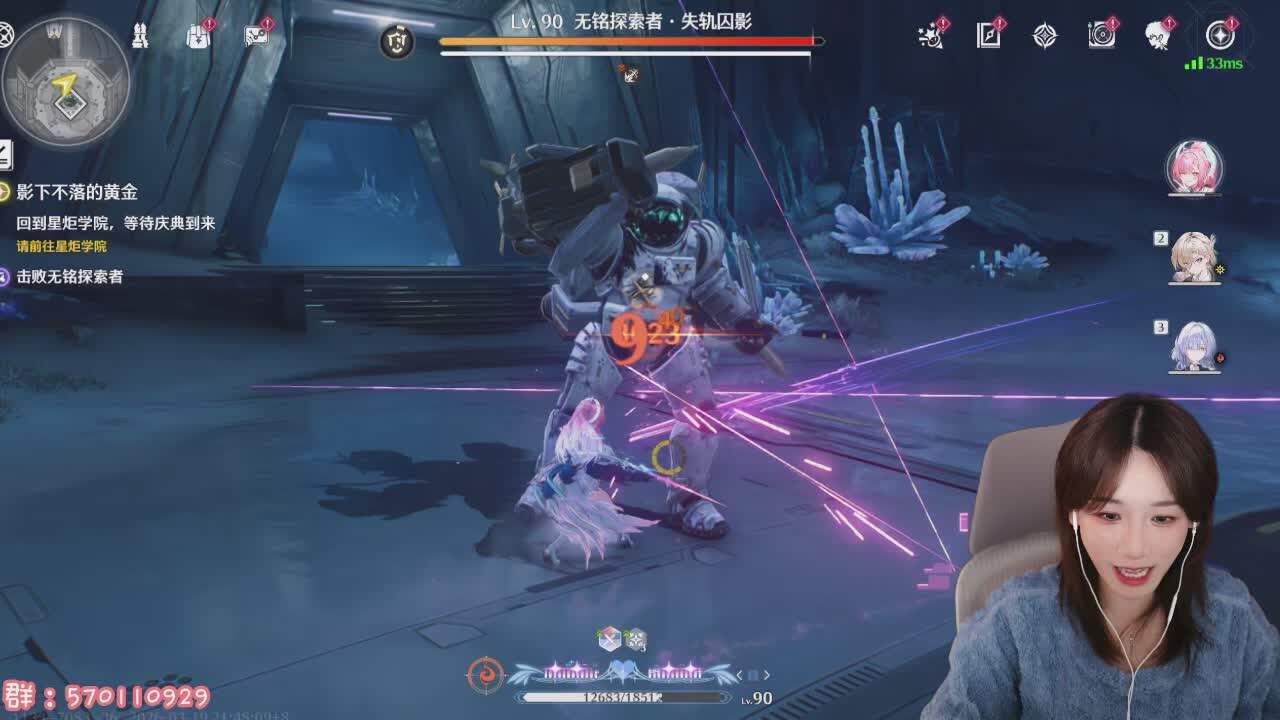Select the objective "击败无铭探索者"

[x=69, y=276]
